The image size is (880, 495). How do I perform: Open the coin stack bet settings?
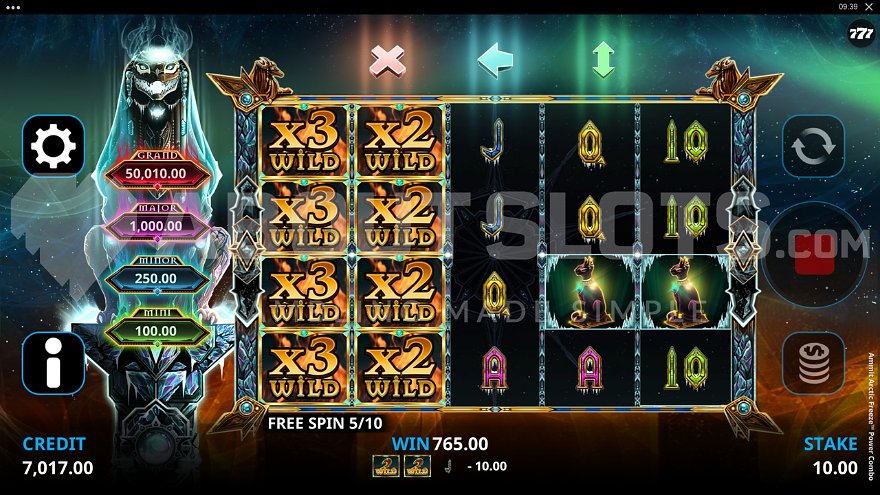pyautogui.click(x=812, y=361)
